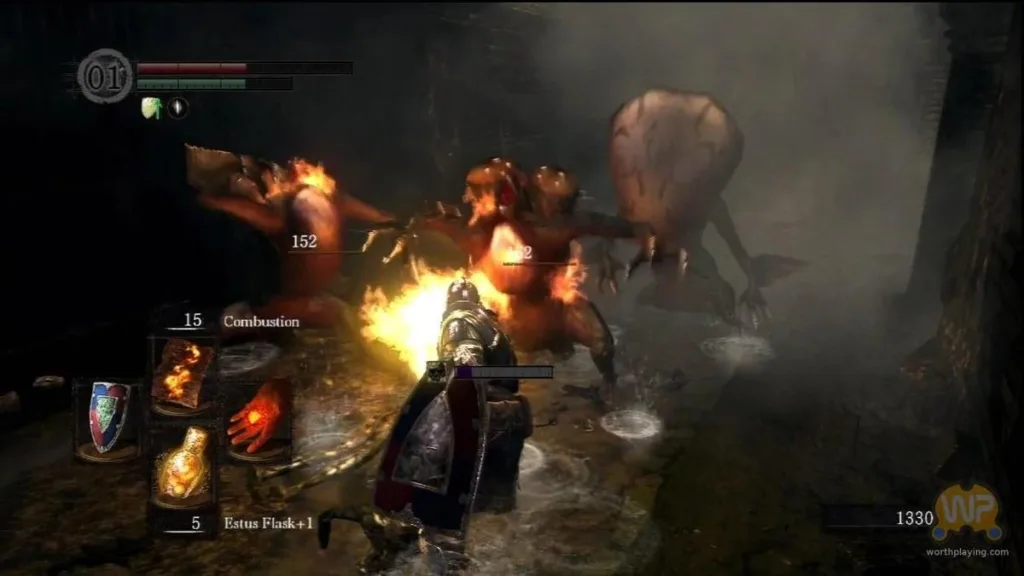Click the worthplaying.com watermark logo
The height and width of the screenshot is (576, 1024).
click(966, 514)
